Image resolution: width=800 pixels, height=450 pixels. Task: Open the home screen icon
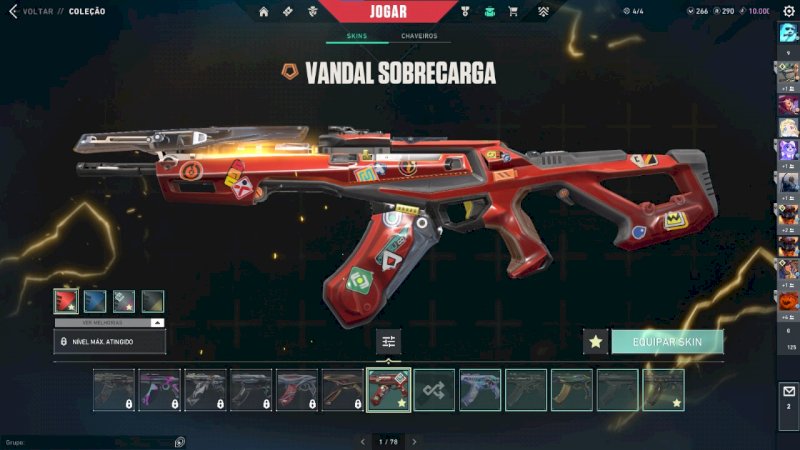pyautogui.click(x=264, y=12)
